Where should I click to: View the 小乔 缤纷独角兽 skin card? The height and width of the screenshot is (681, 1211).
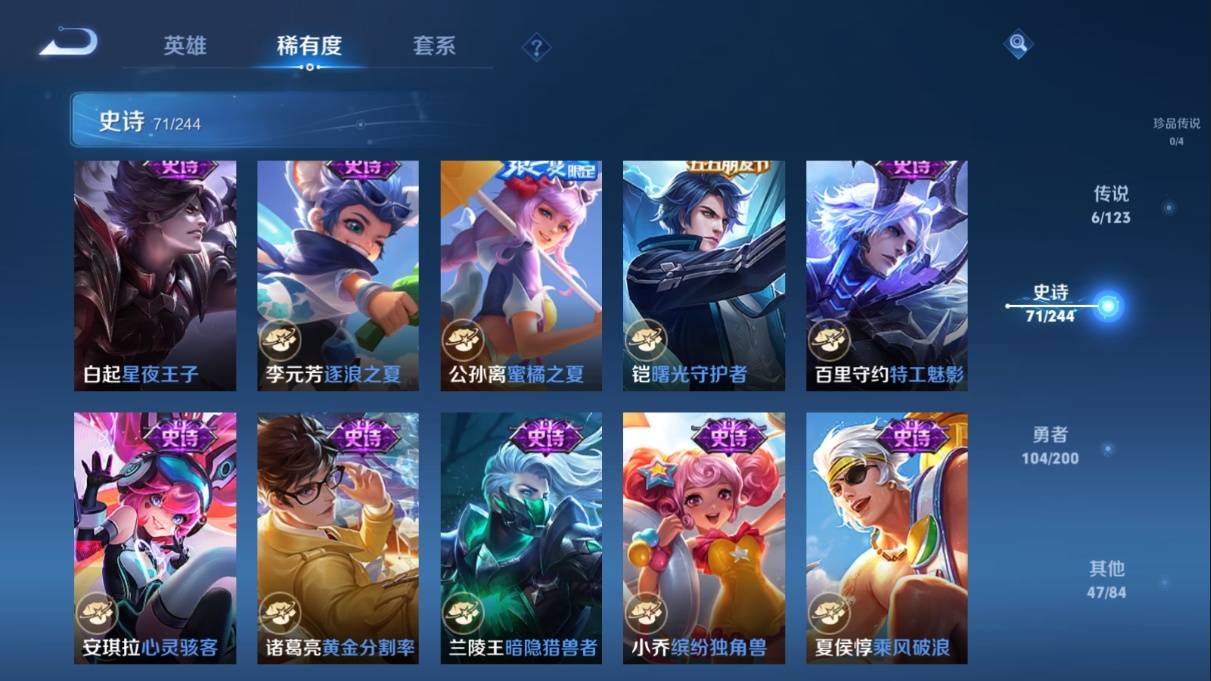tap(703, 537)
